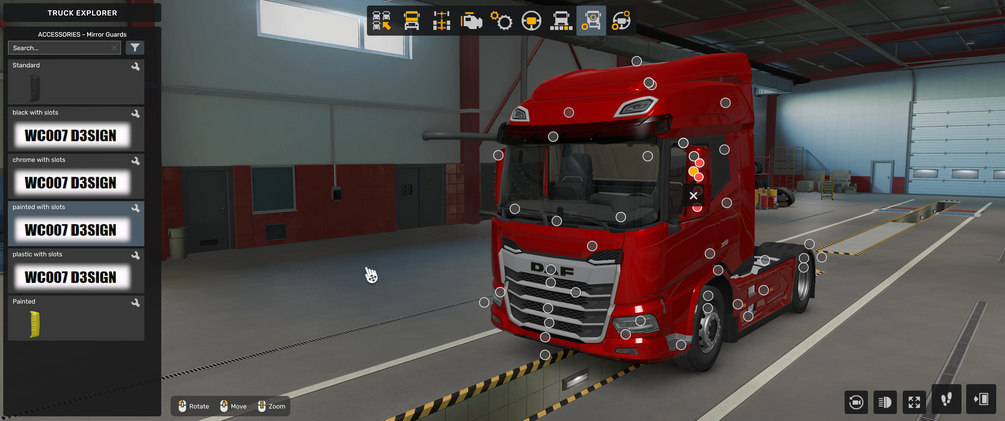This screenshot has width=1005, height=421.
Task: Open the cabin category in the toolbar
Action: click(411, 21)
